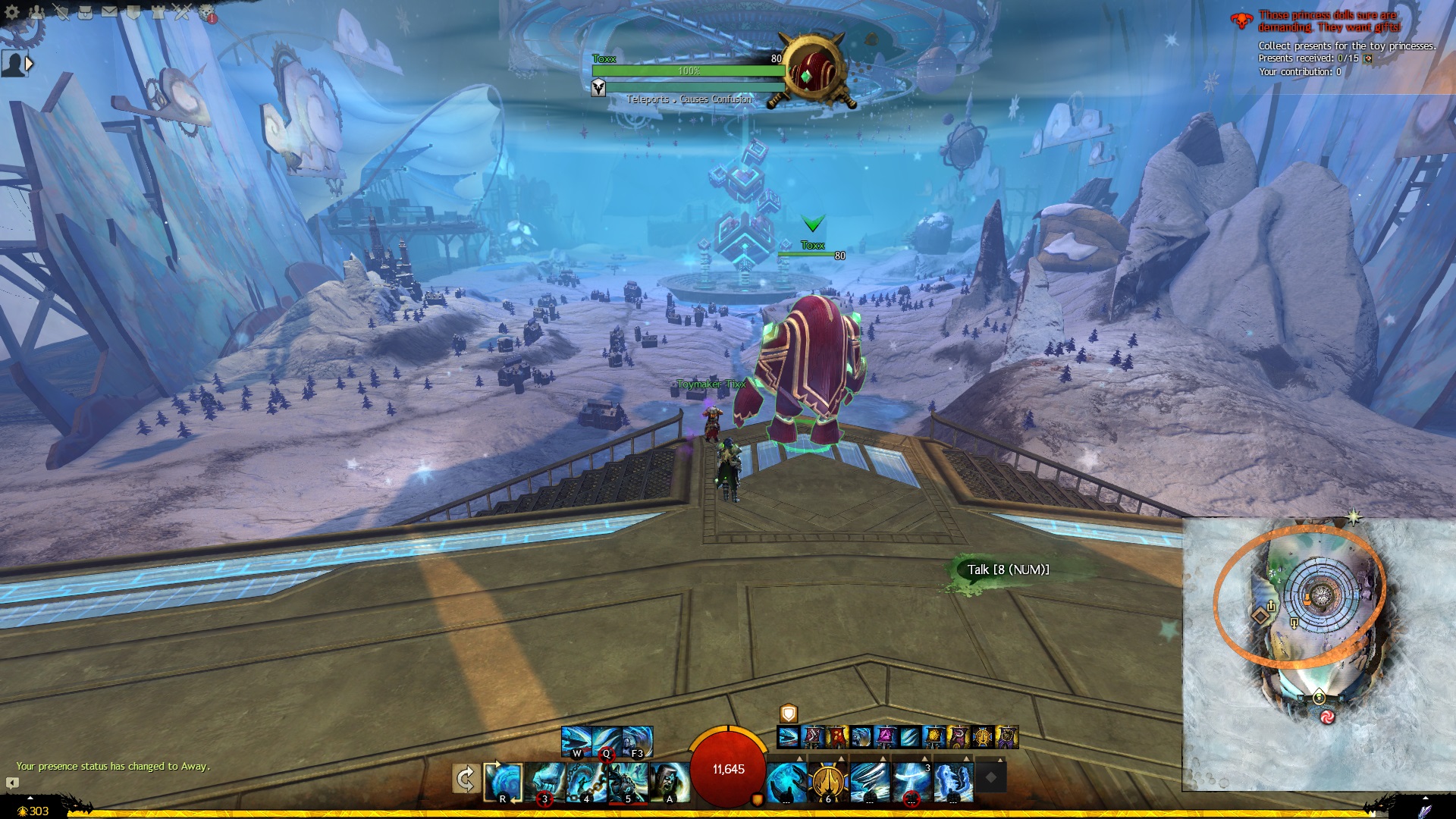Open the hero panel sword-and-shield icon
This screenshot has width=1456, height=819.
click(x=61, y=12)
